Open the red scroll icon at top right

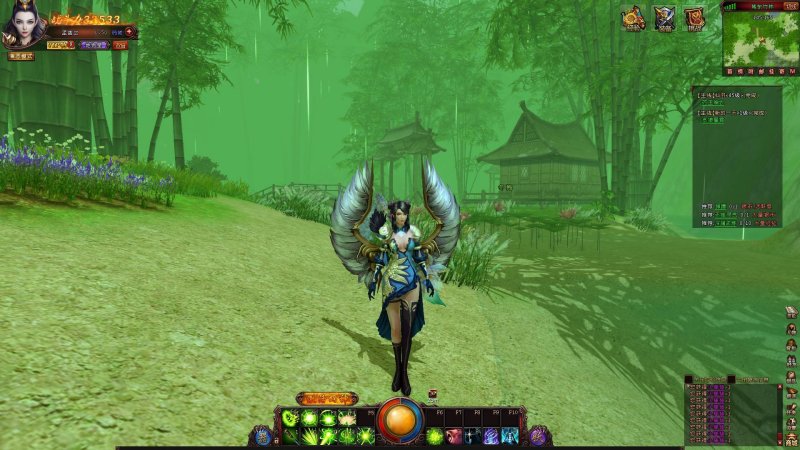coord(694,17)
